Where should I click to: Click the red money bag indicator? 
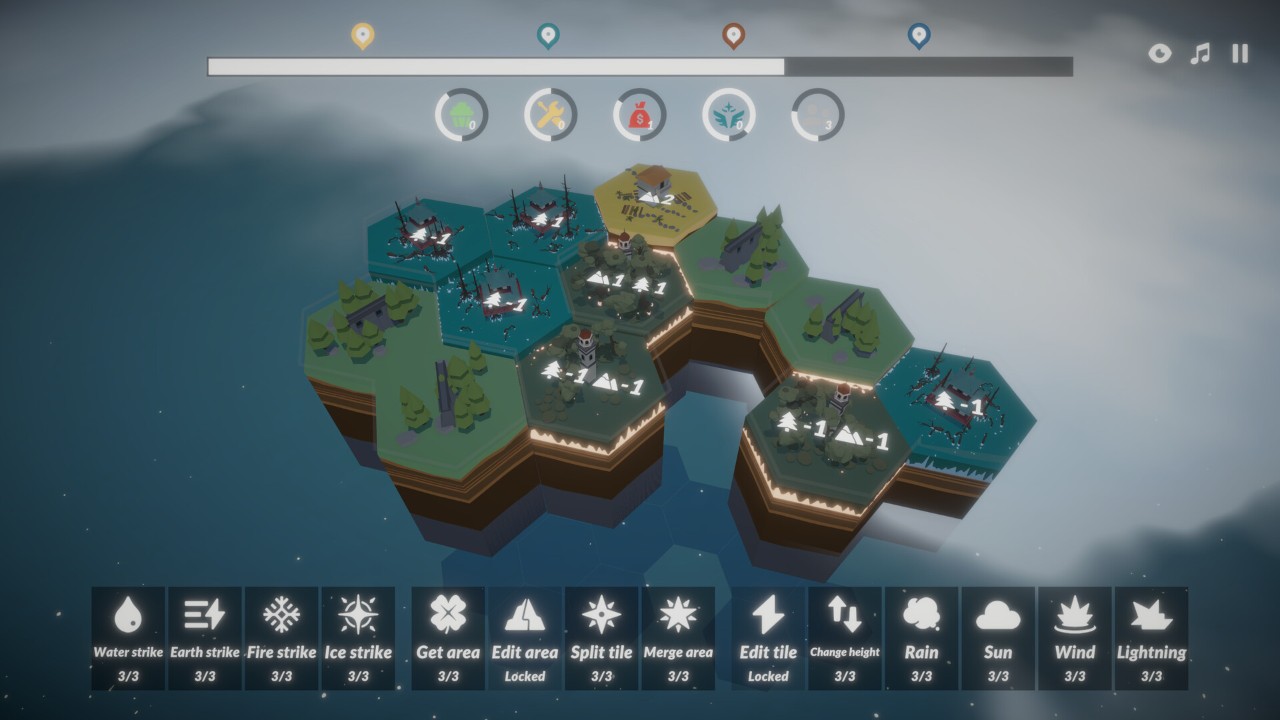click(640, 116)
